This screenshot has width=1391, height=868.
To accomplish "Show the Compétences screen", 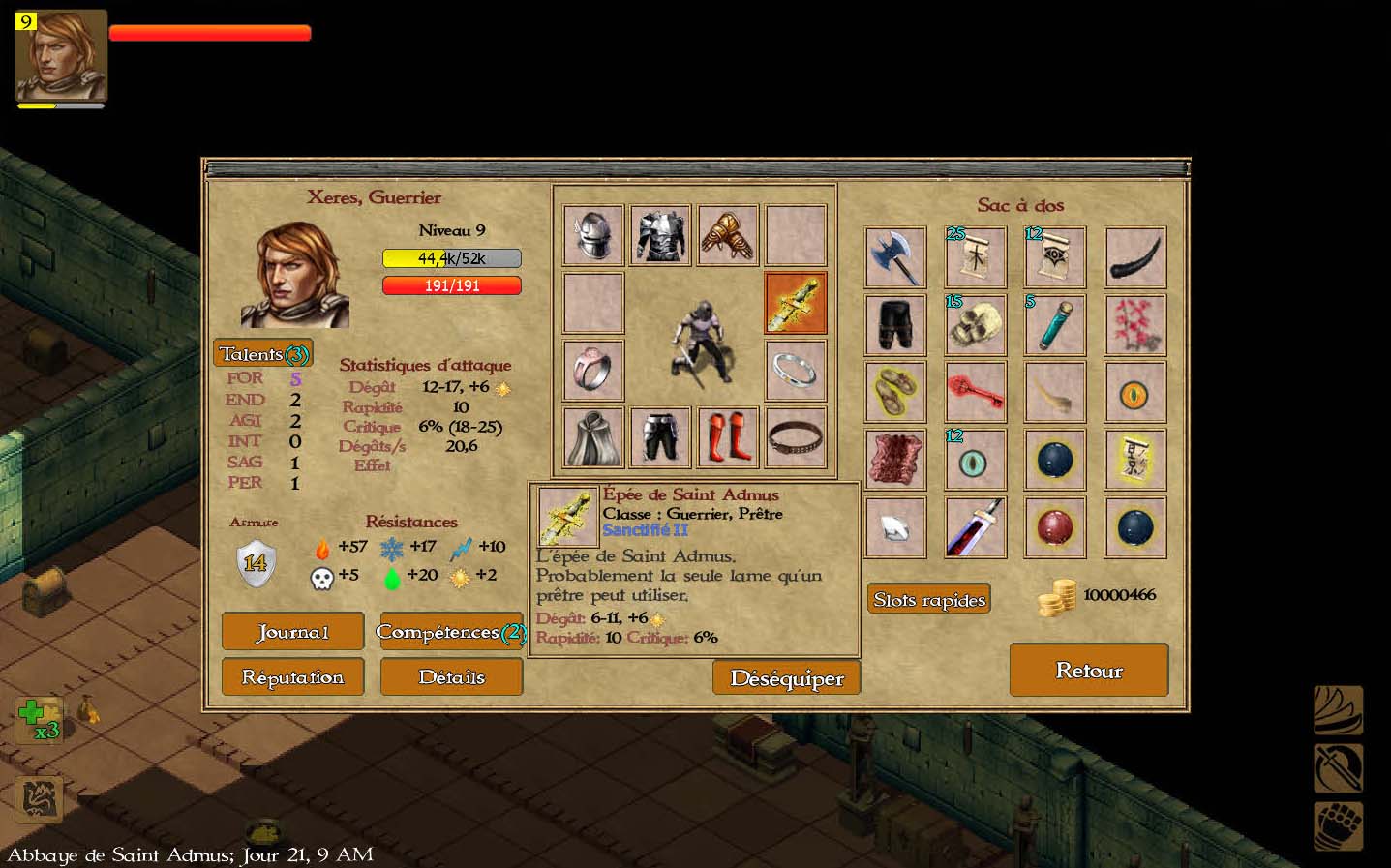I will click(451, 632).
